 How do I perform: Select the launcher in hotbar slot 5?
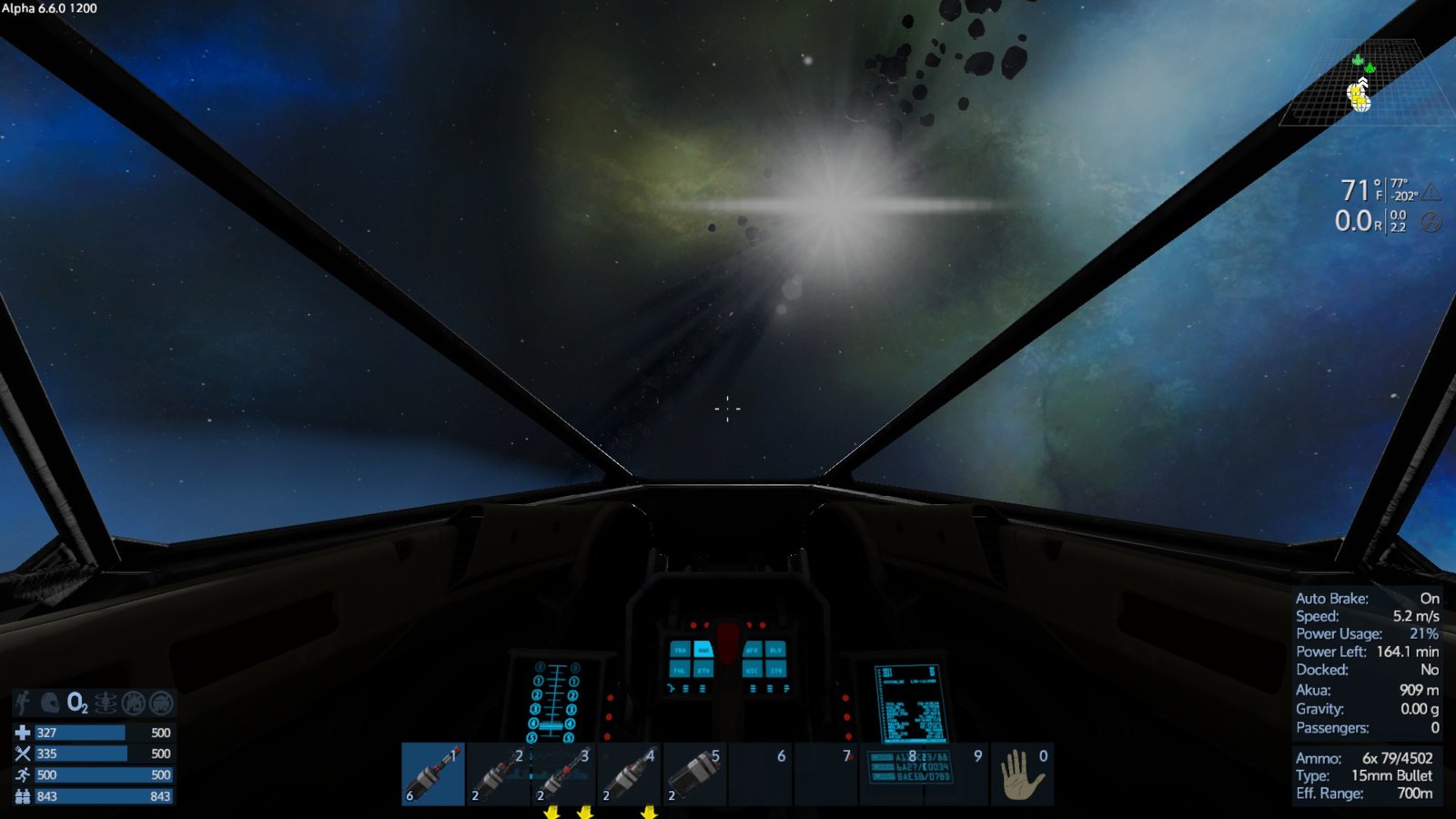[695, 774]
